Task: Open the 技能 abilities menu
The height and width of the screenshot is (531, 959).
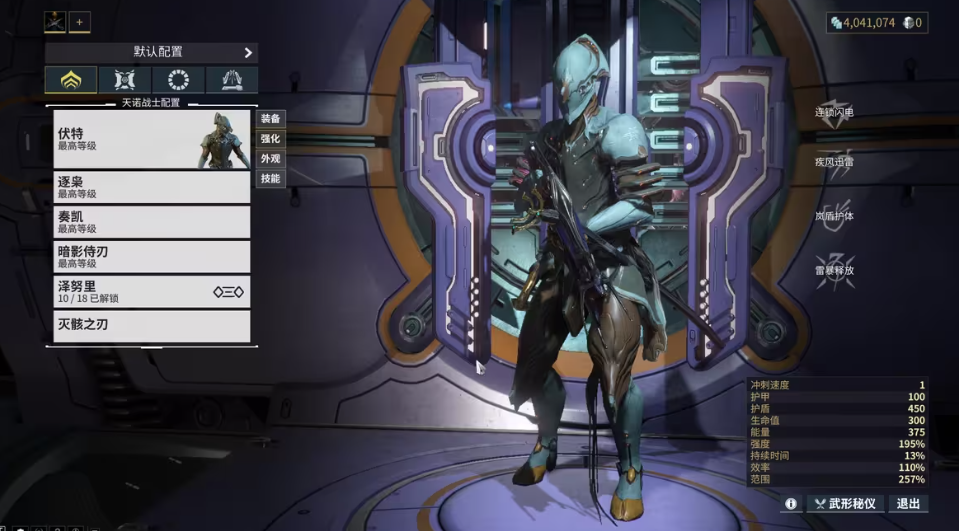Action: [x=271, y=178]
